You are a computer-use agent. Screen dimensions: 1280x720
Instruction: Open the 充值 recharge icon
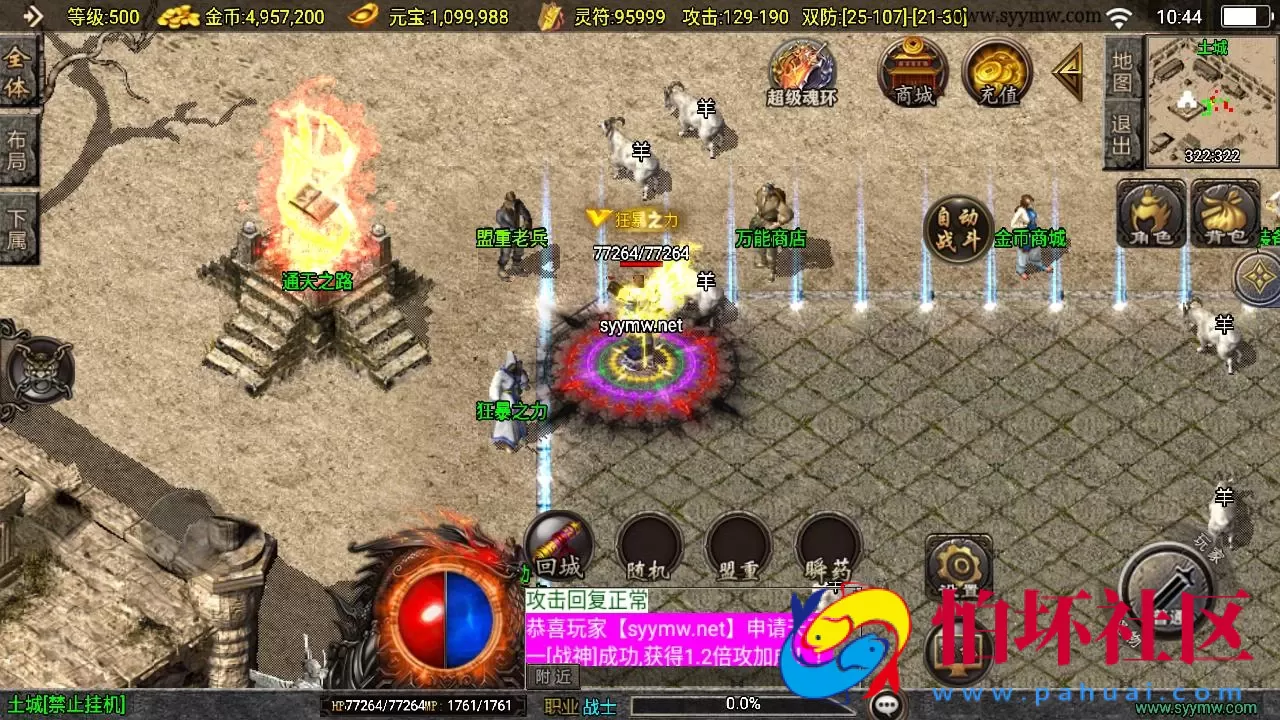[995, 70]
